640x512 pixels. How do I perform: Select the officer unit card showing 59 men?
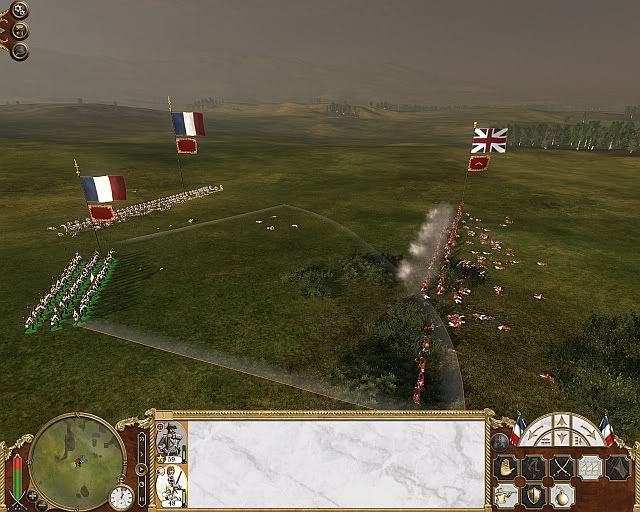click(170, 441)
